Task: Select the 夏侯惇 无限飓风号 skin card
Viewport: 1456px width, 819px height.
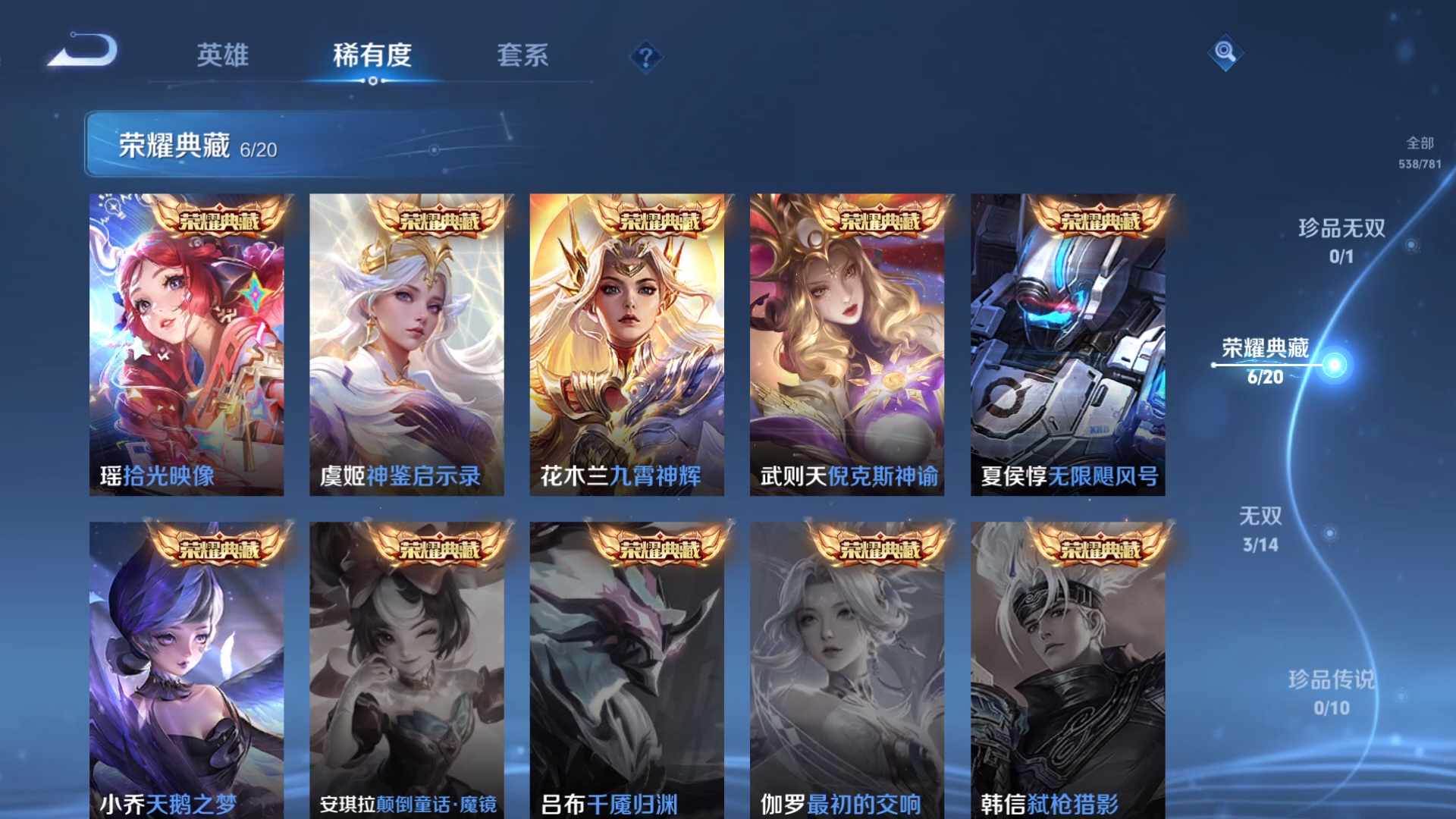Action: 1068,345
